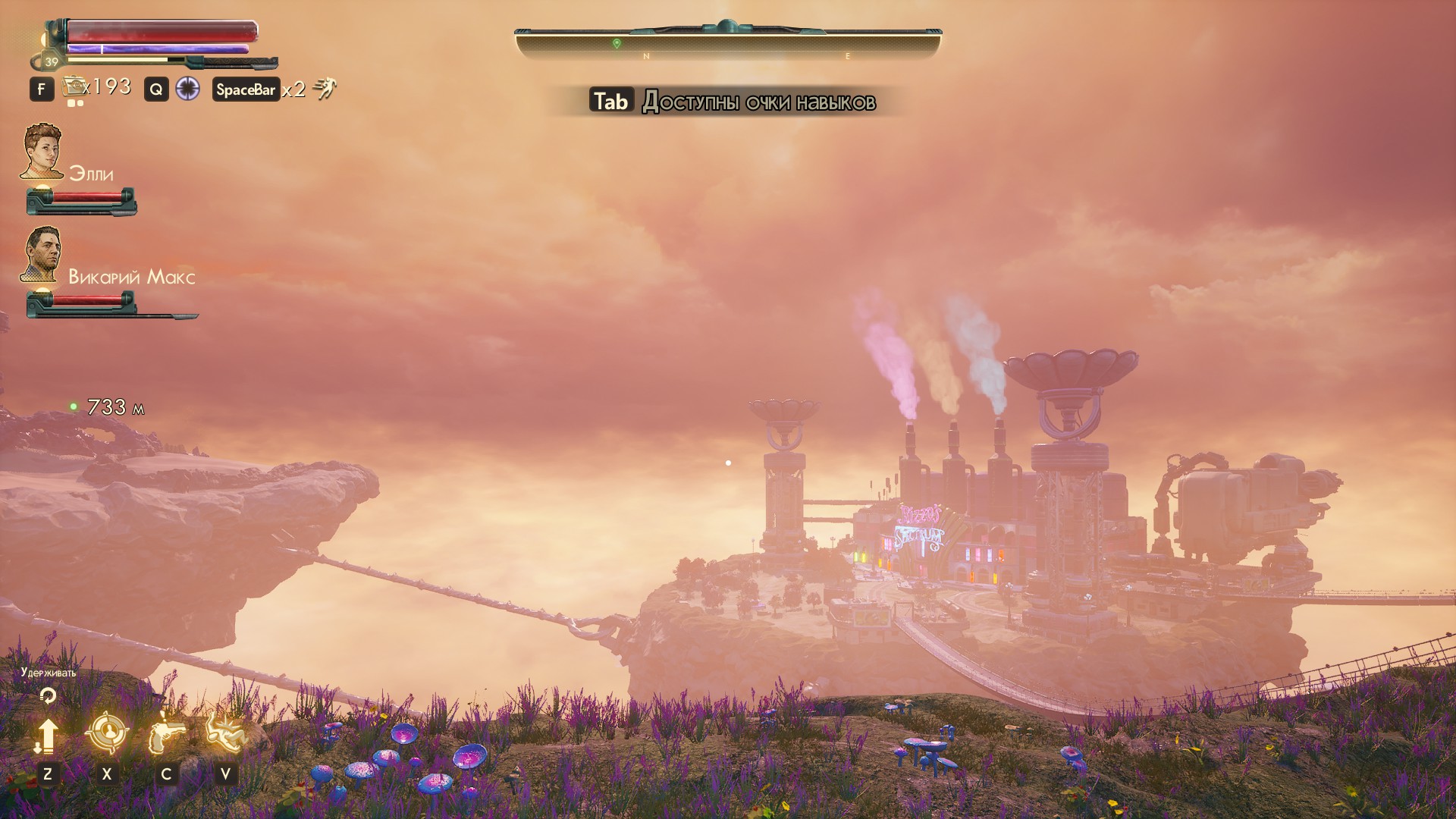Activate the round time dilation icon

pos(187,89)
